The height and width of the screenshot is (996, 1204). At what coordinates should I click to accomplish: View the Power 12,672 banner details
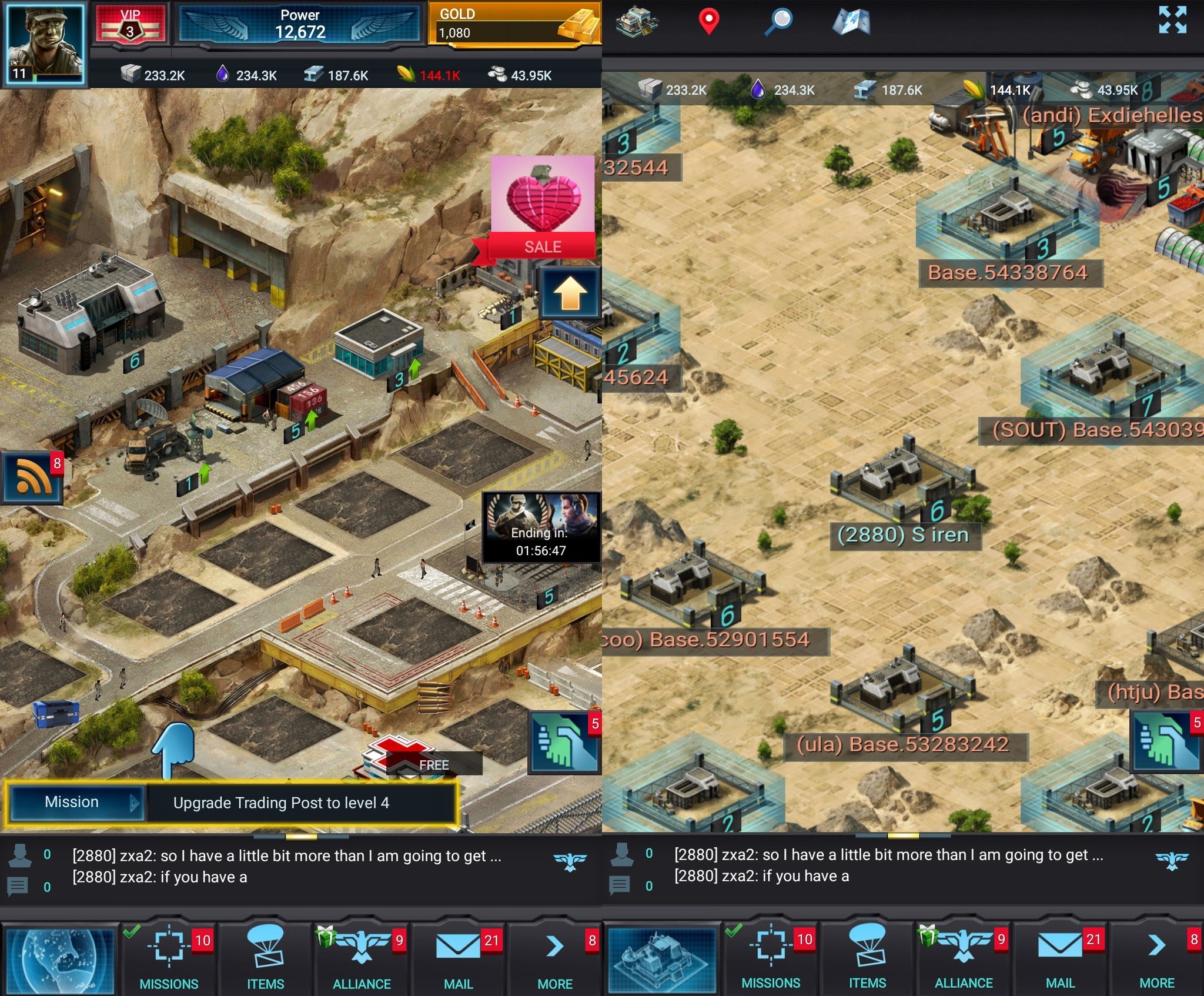tap(300, 24)
